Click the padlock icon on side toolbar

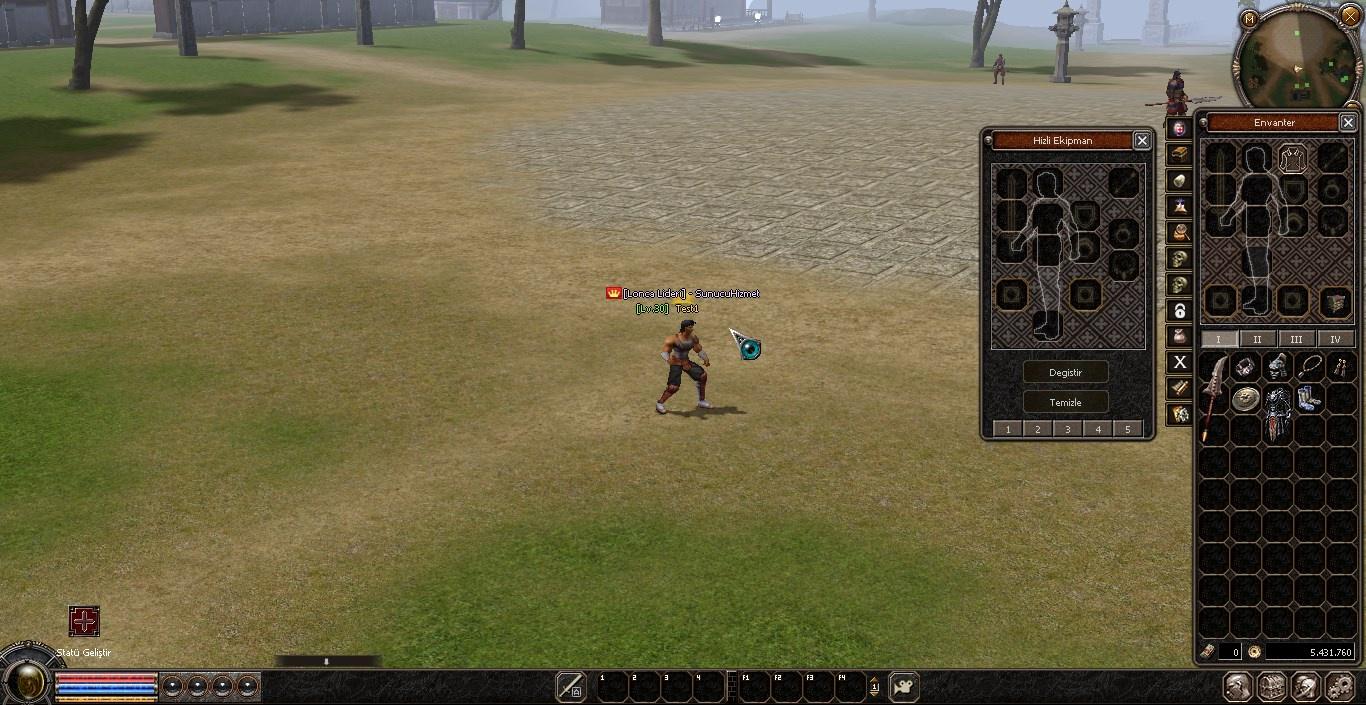[x=1180, y=311]
